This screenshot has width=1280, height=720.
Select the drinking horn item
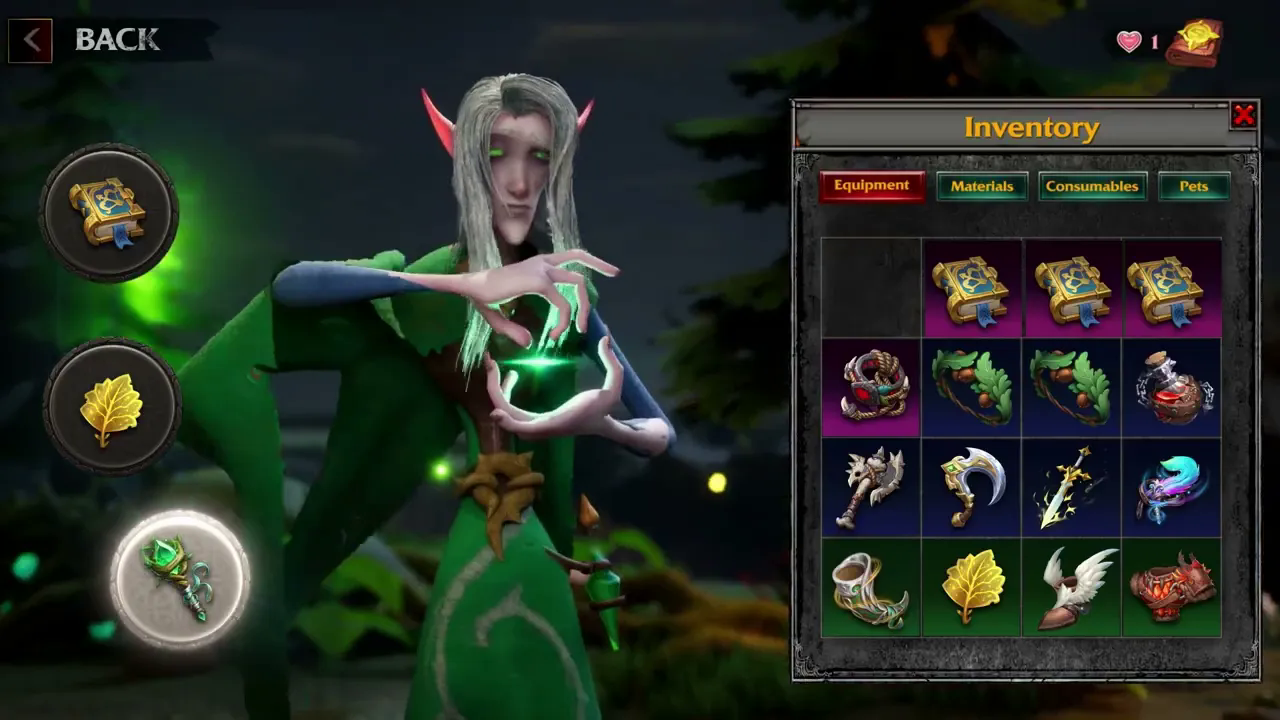tap(871, 588)
